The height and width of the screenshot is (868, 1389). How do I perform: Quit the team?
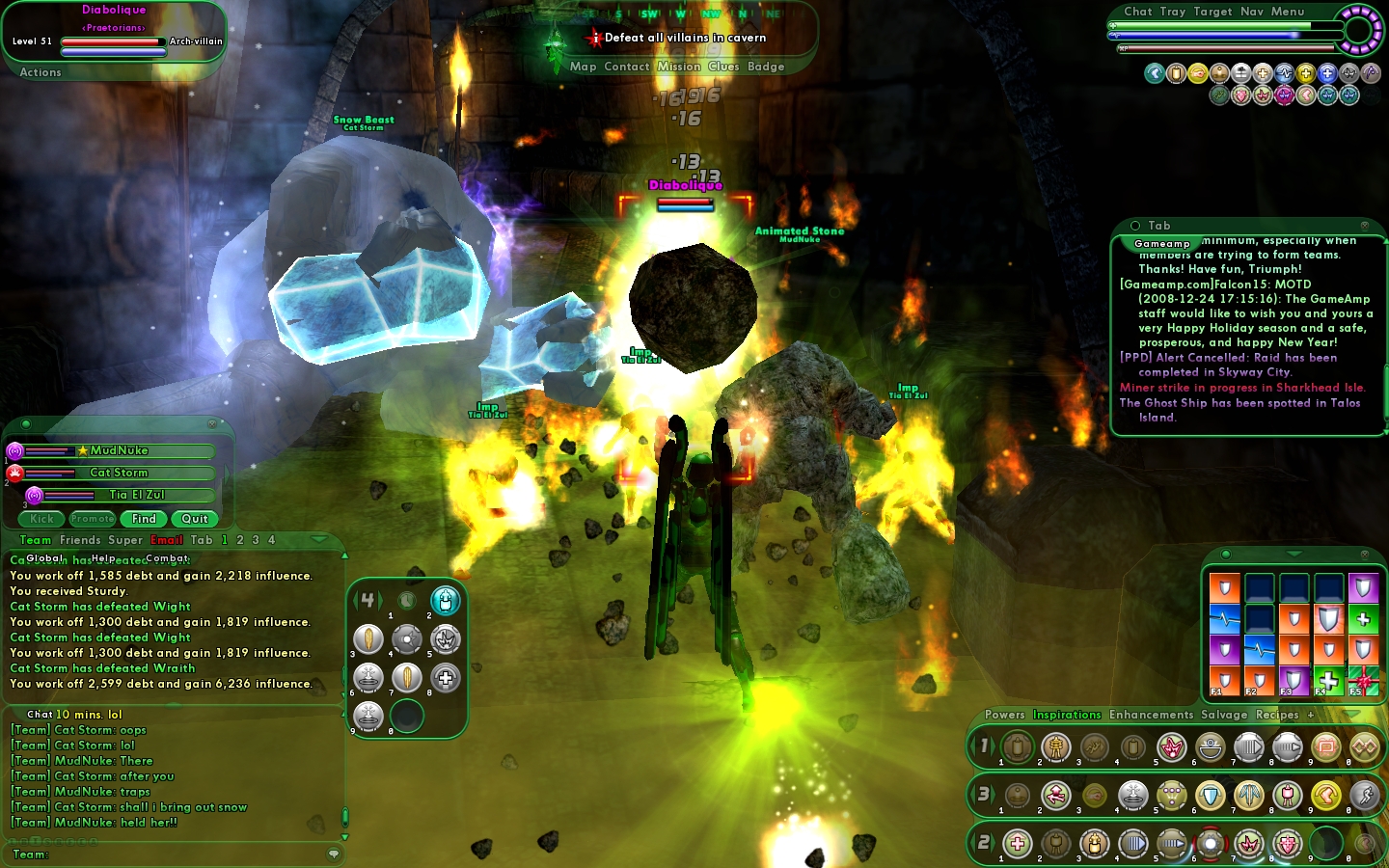pos(195,519)
